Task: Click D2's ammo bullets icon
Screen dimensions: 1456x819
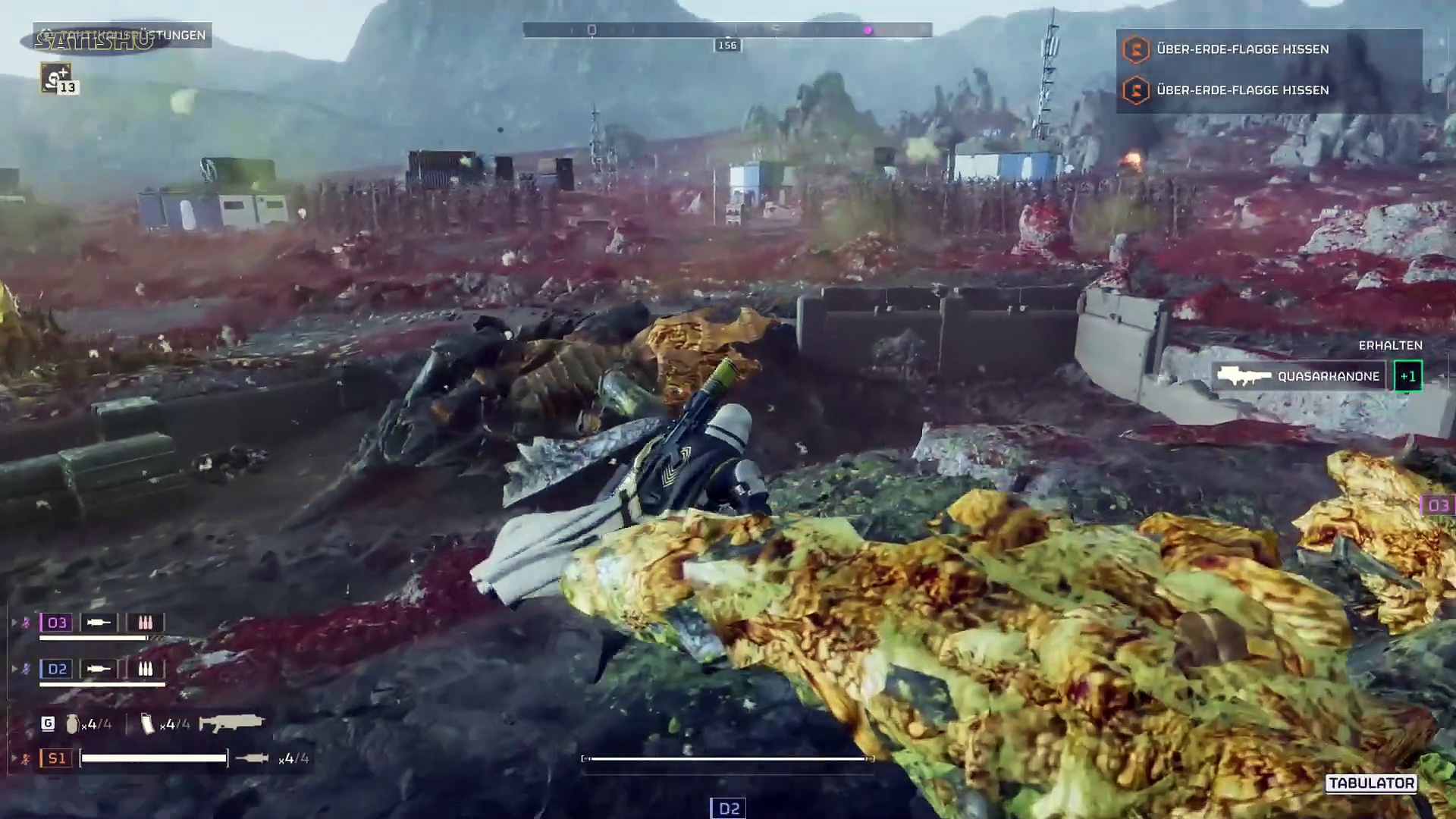Action: tap(145, 669)
